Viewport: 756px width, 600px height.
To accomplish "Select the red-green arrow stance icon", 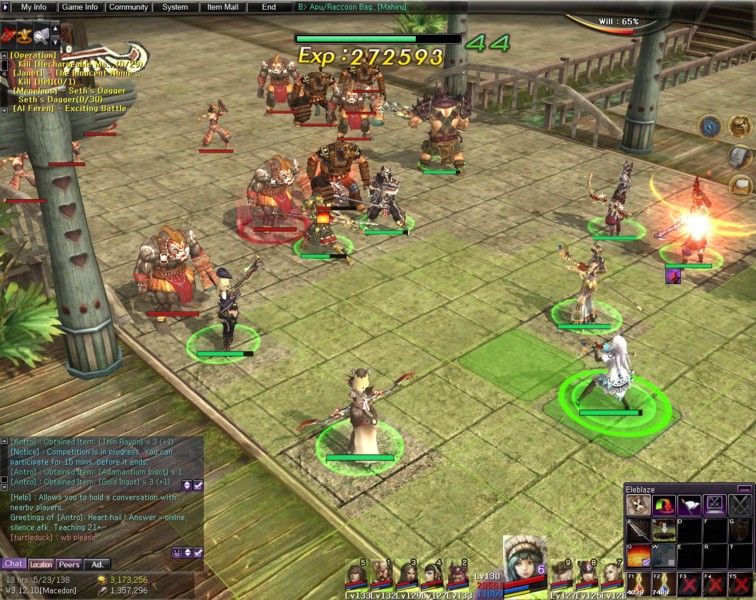I will tap(663, 505).
